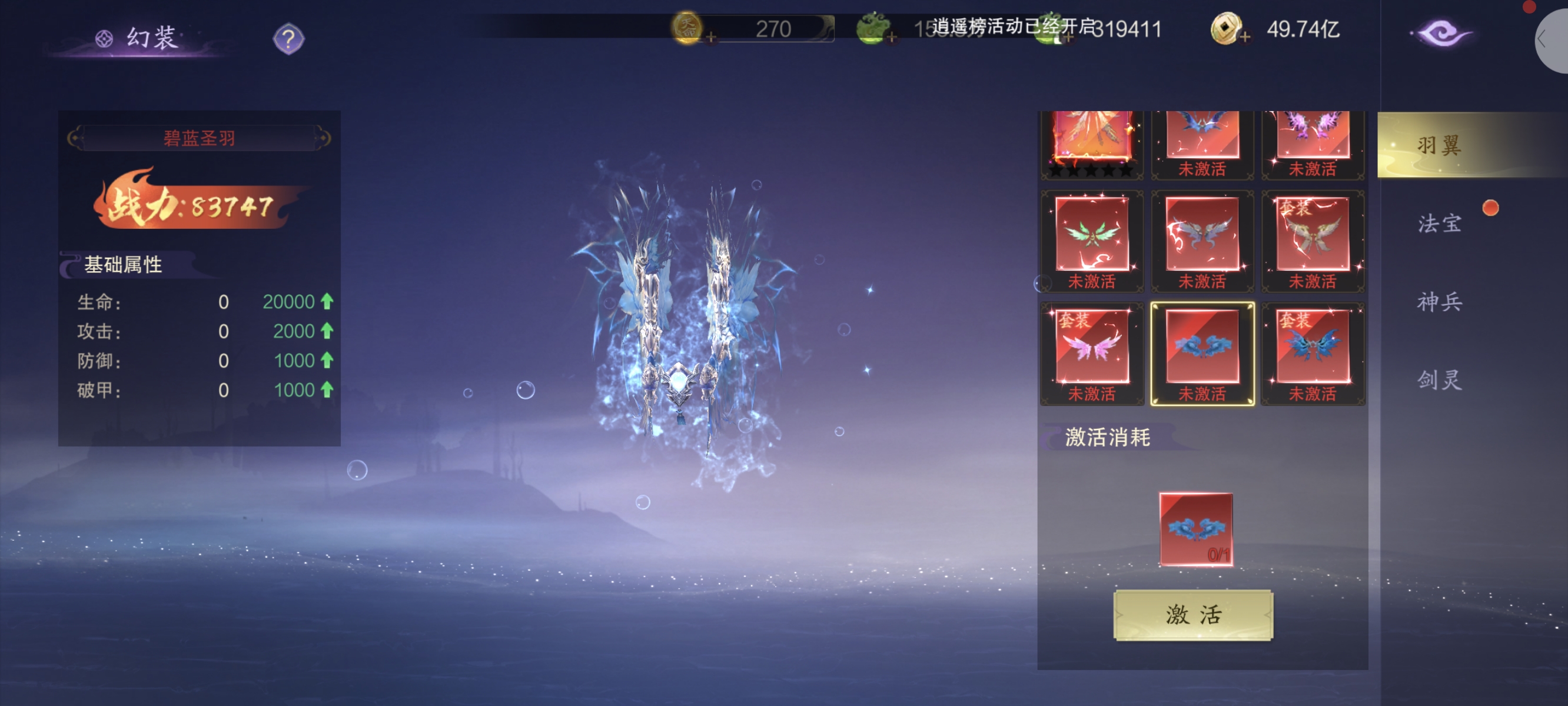Click the activation cost item showing 0/1
Screen dimensions: 1568x706
pyautogui.click(x=1195, y=529)
